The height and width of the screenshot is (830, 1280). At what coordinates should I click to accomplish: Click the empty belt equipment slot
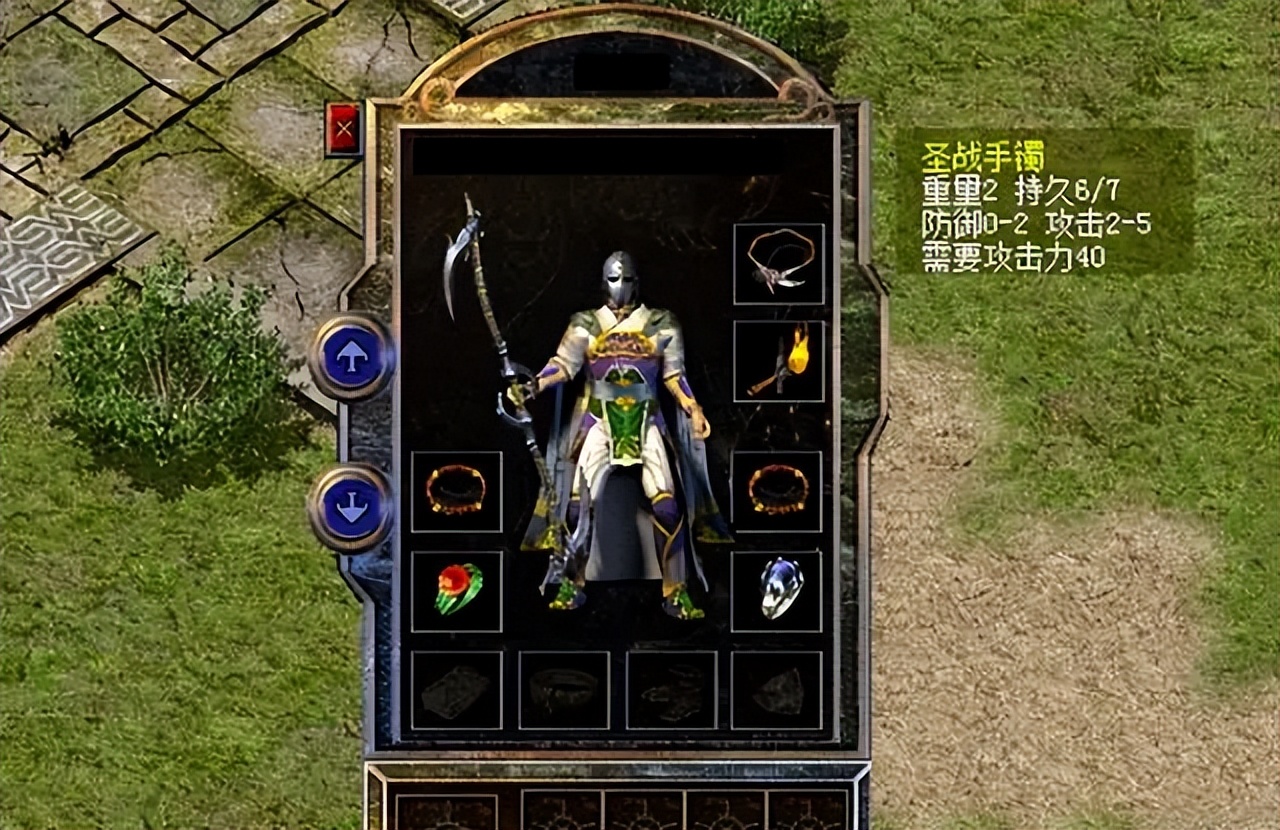(x=565, y=690)
